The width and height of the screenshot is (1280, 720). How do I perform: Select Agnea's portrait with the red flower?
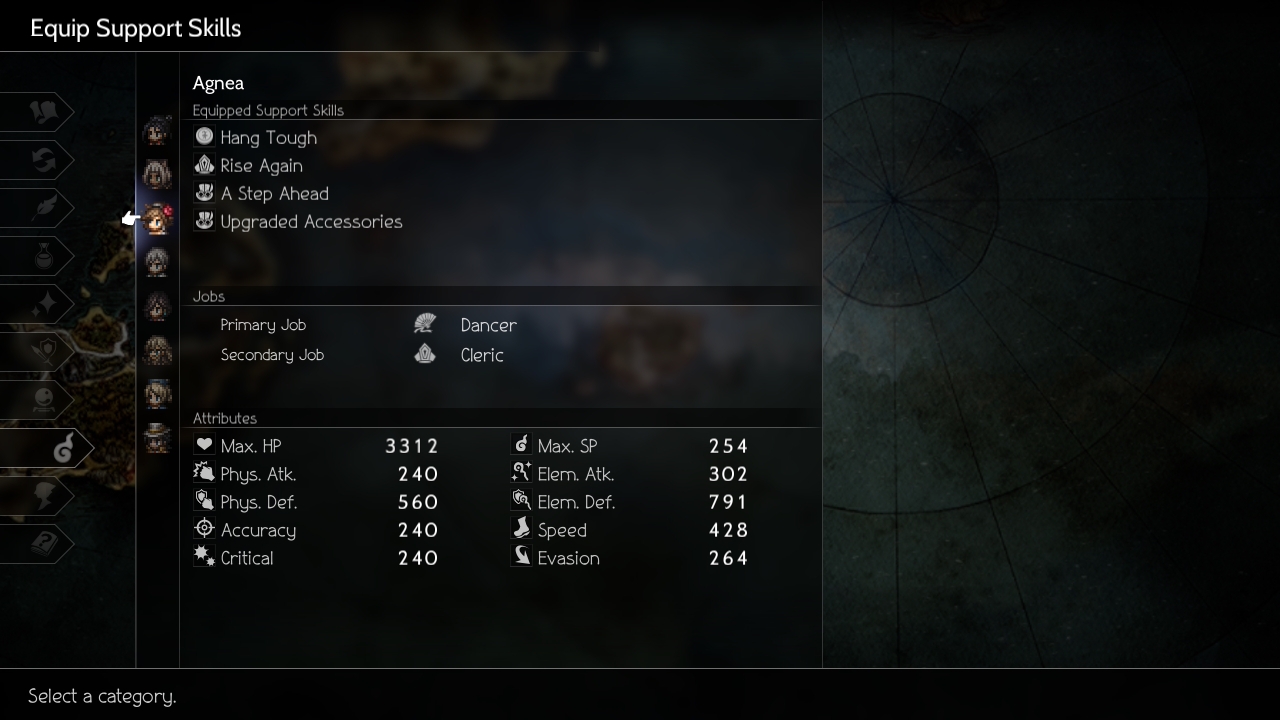pos(158,219)
